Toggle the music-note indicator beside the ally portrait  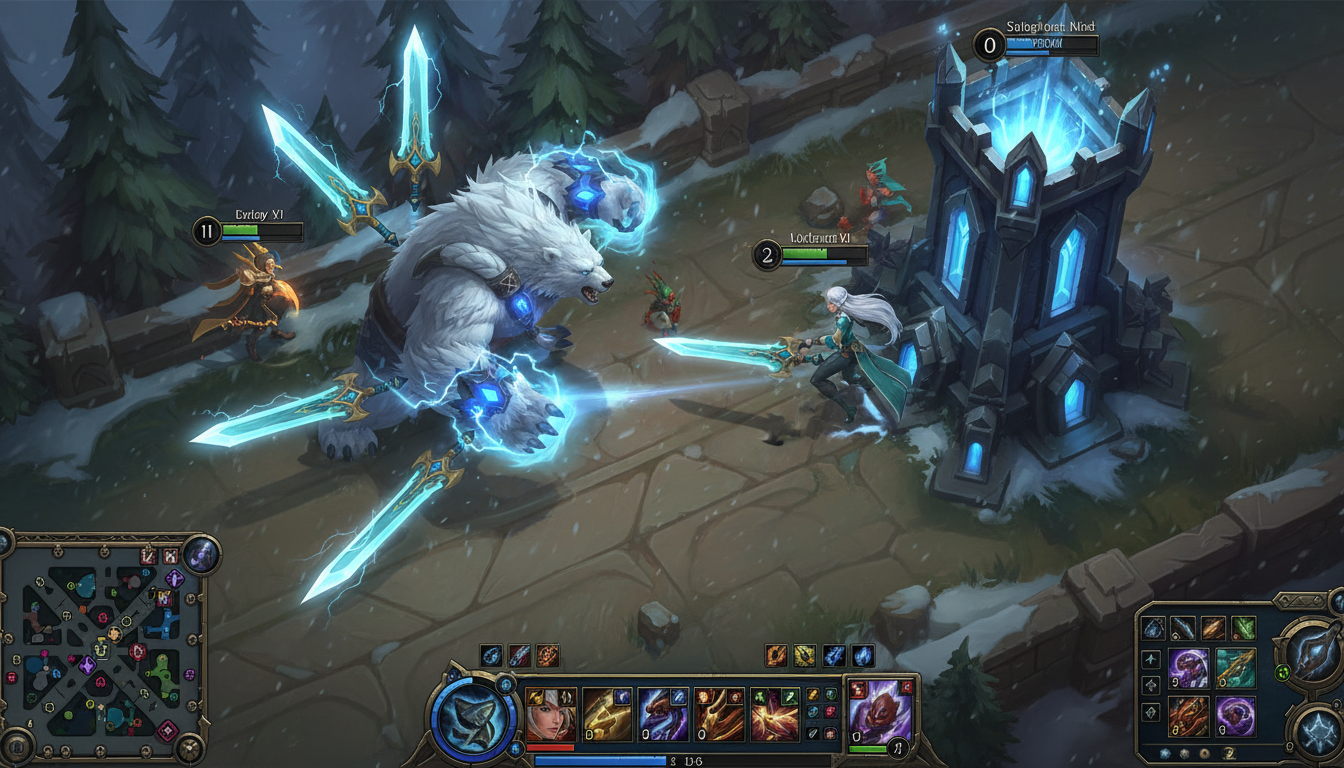click(x=897, y=748)
